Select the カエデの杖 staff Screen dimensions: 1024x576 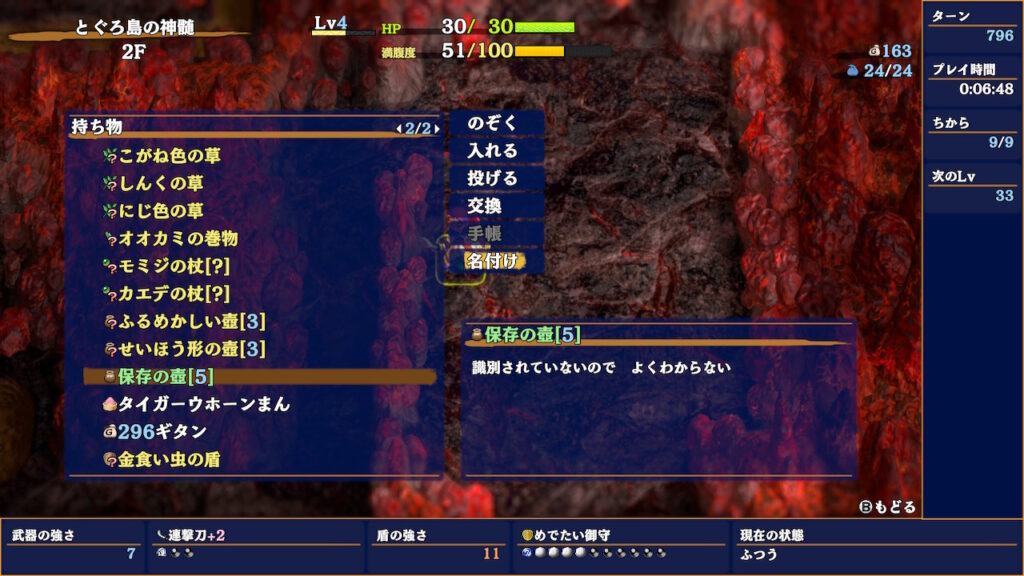pyautogui.click(x=174, y=294)
